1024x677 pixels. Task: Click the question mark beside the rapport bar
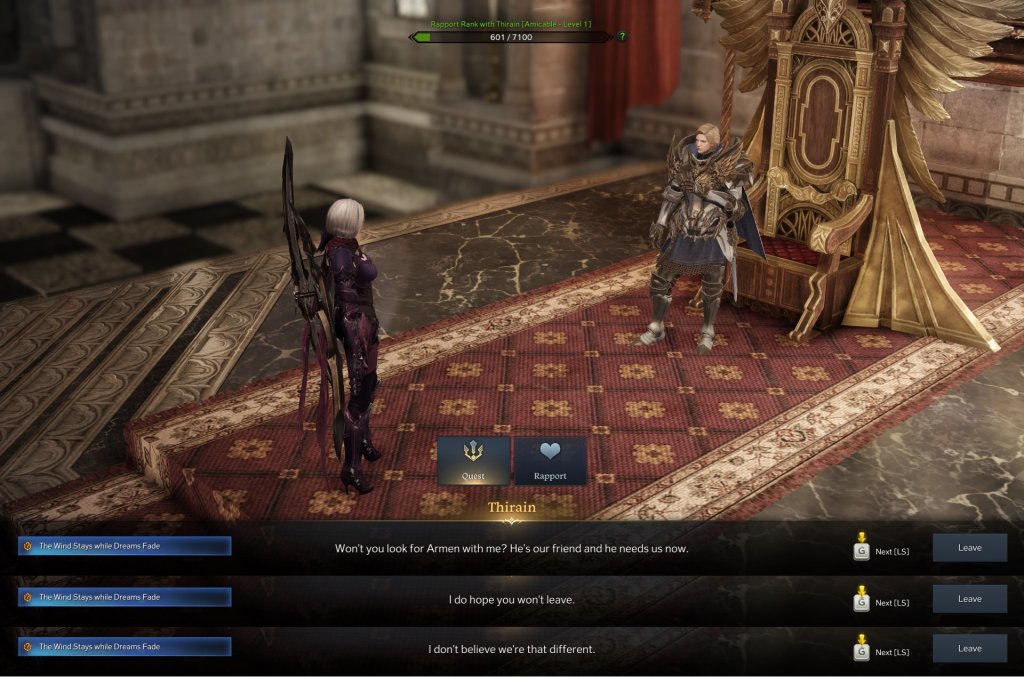[622, 37]
